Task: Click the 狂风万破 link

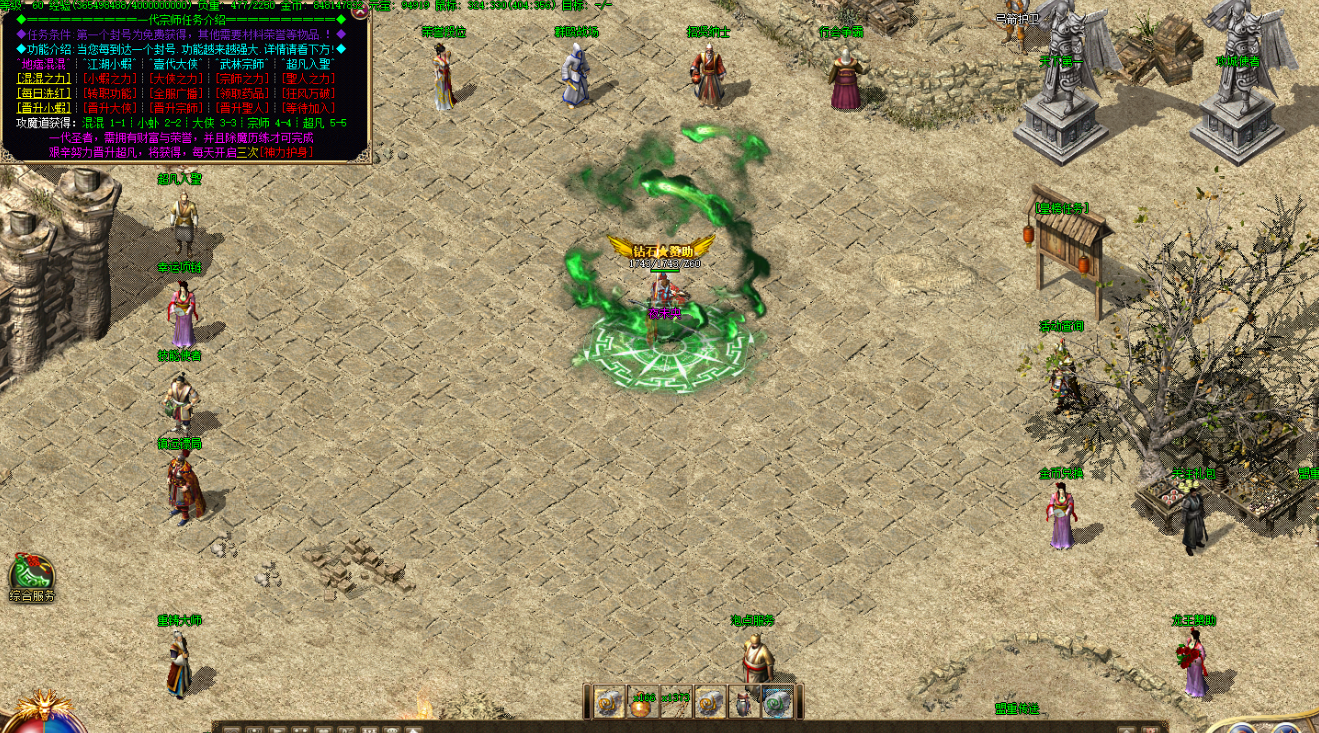Action: (x=309, y=93)
